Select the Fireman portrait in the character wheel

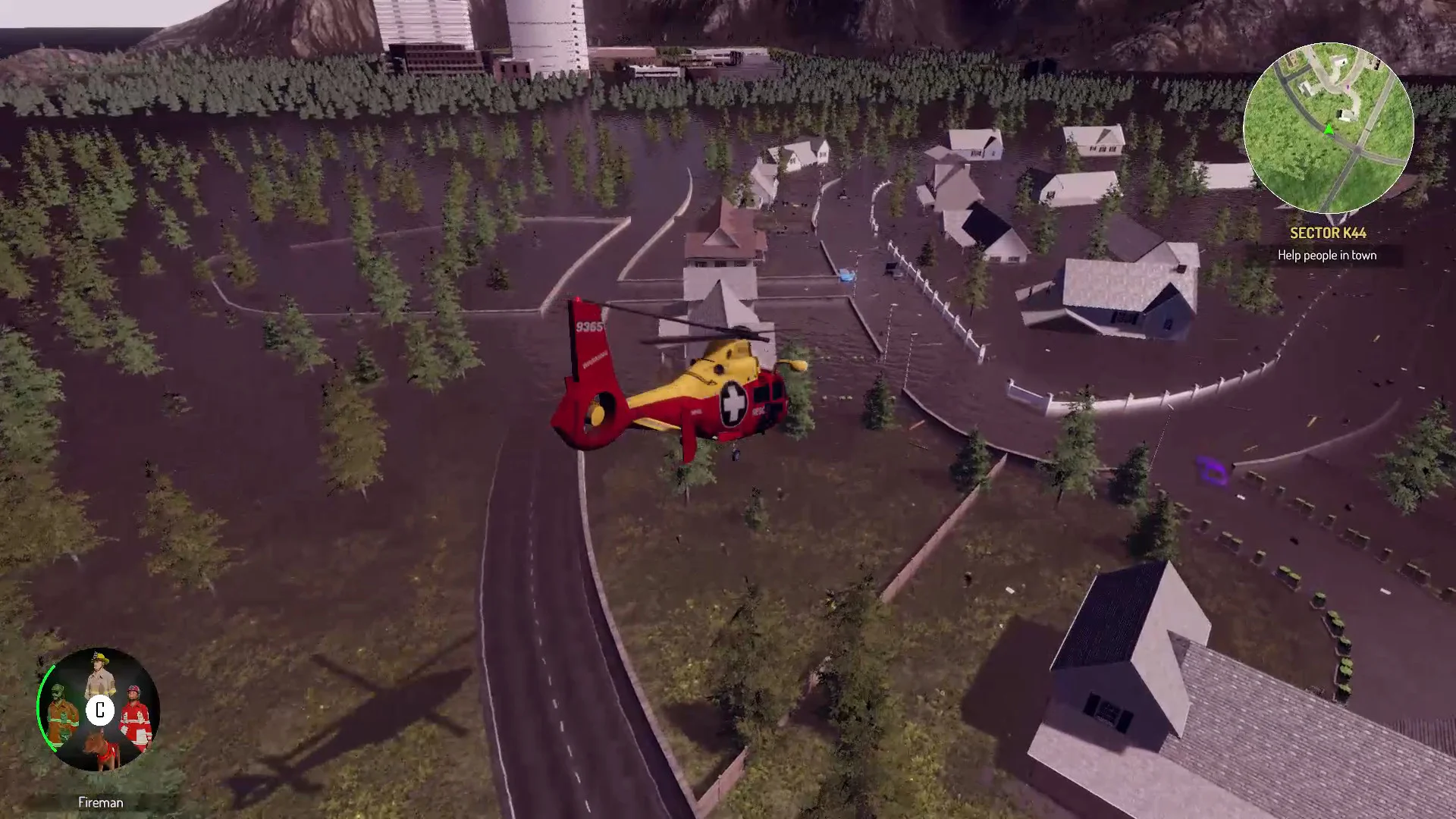tap(99, 675)
